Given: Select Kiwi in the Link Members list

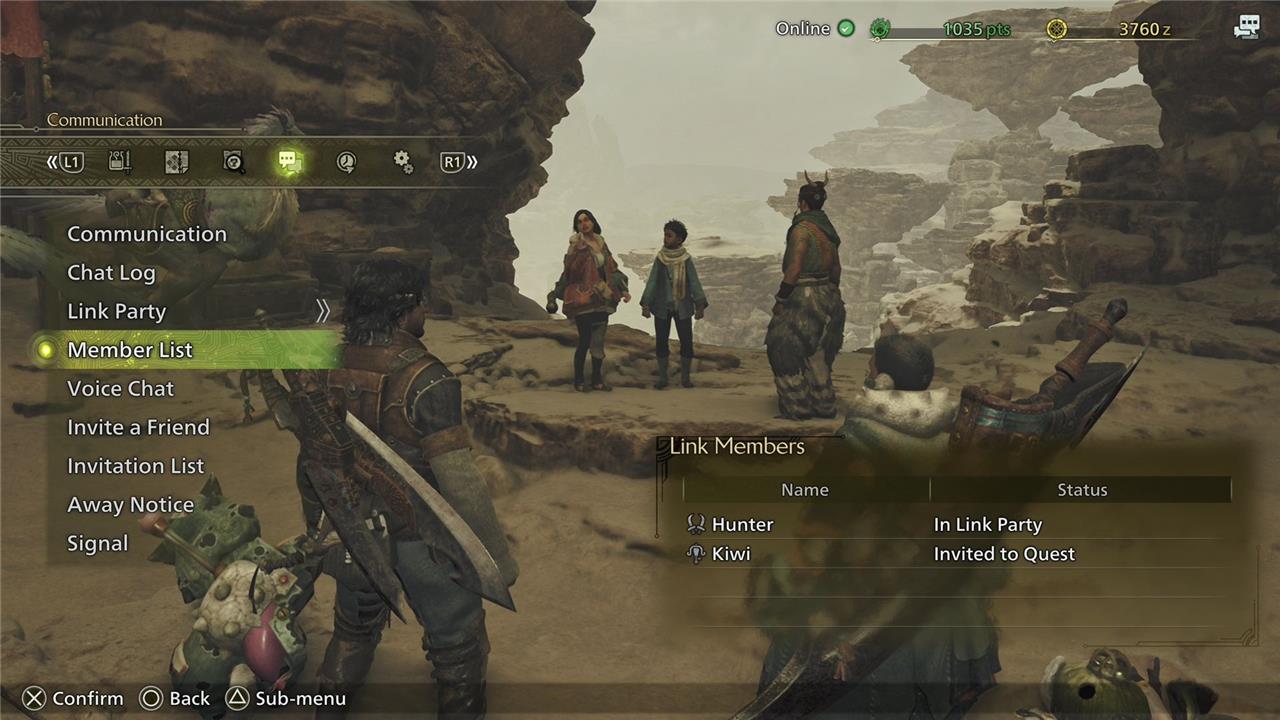Looking at the screenshot, I should pyautogui.click(x=731, y=554).
